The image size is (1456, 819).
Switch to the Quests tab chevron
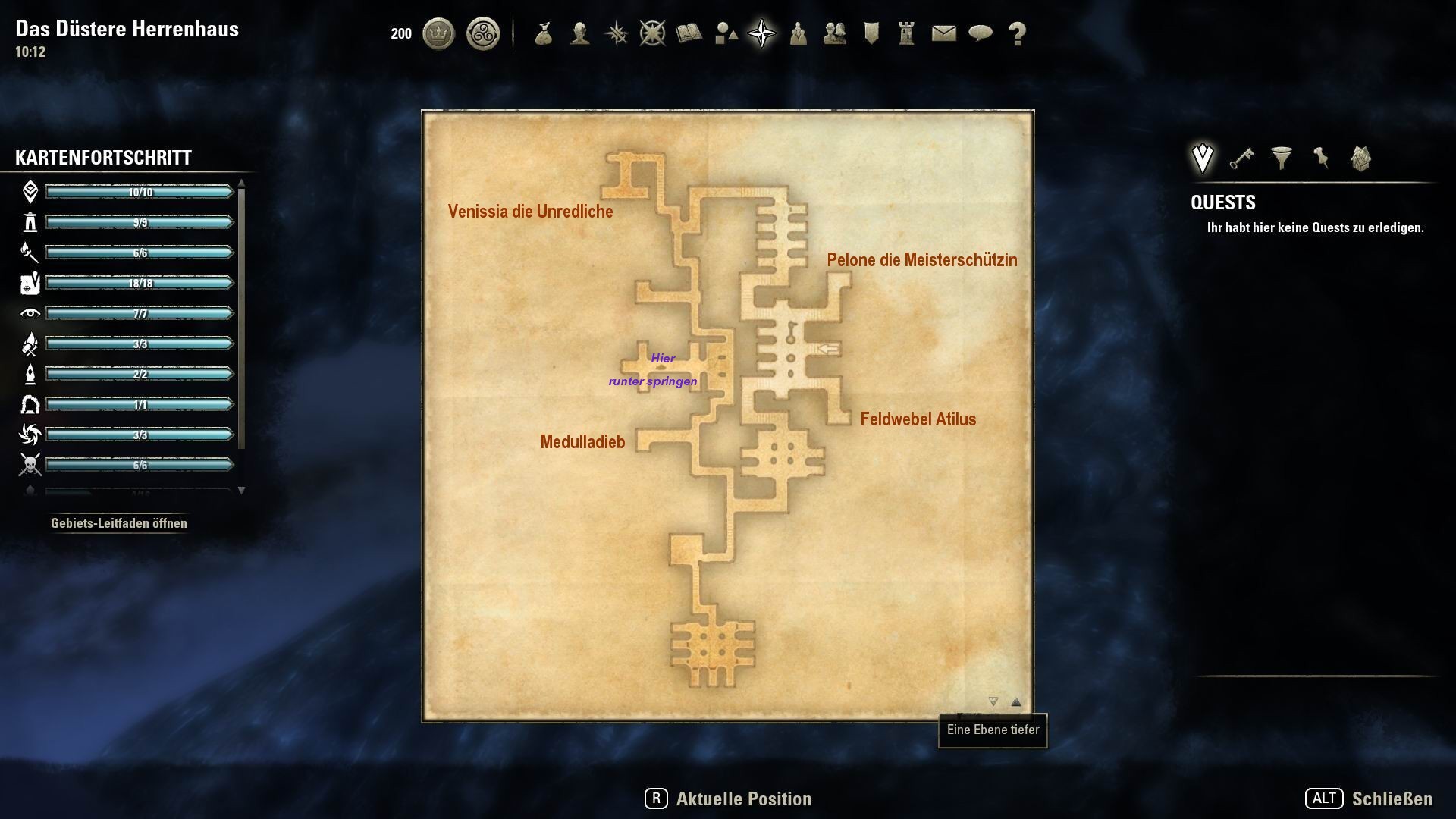point(1202,157)
